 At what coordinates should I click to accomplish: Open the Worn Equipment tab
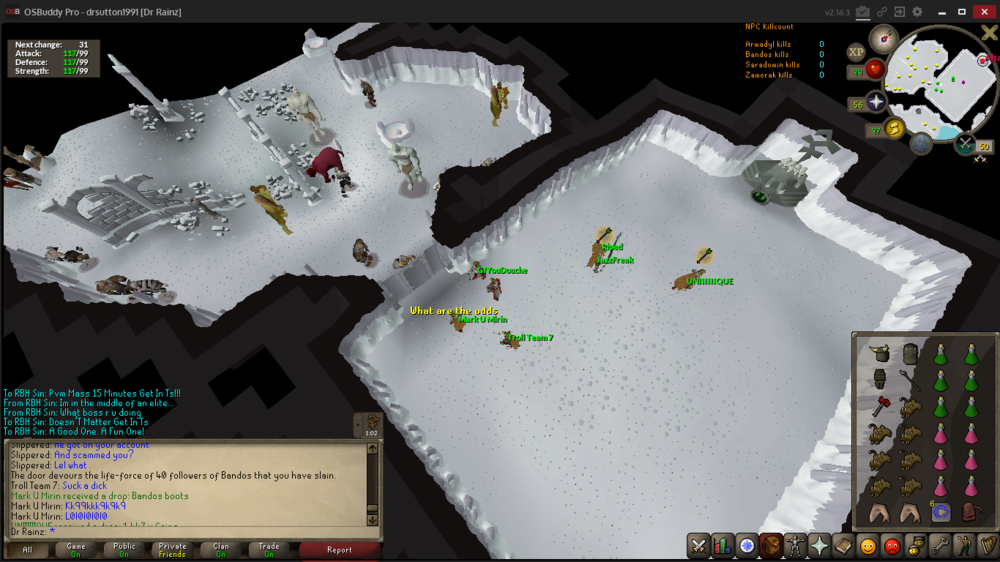pyautogui.click(x=795, y=546)
